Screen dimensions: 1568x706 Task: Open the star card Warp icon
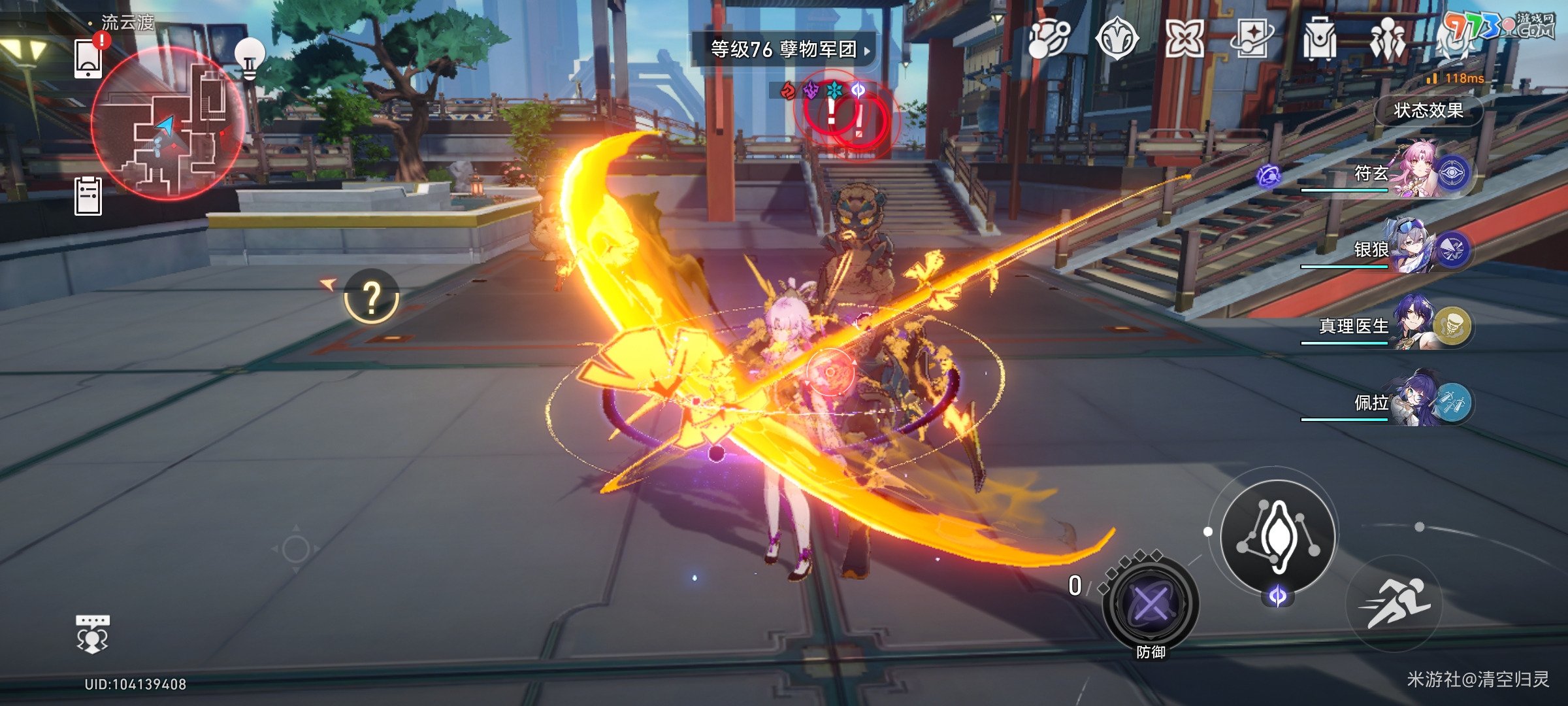pos(1252,39)
